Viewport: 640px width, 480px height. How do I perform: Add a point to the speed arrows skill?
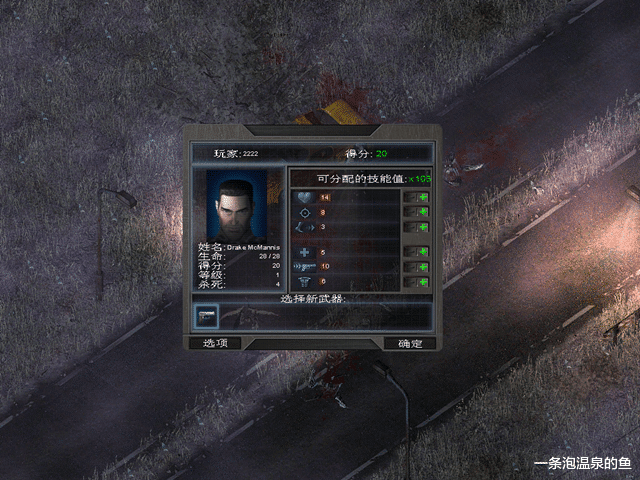coord(424,227)
